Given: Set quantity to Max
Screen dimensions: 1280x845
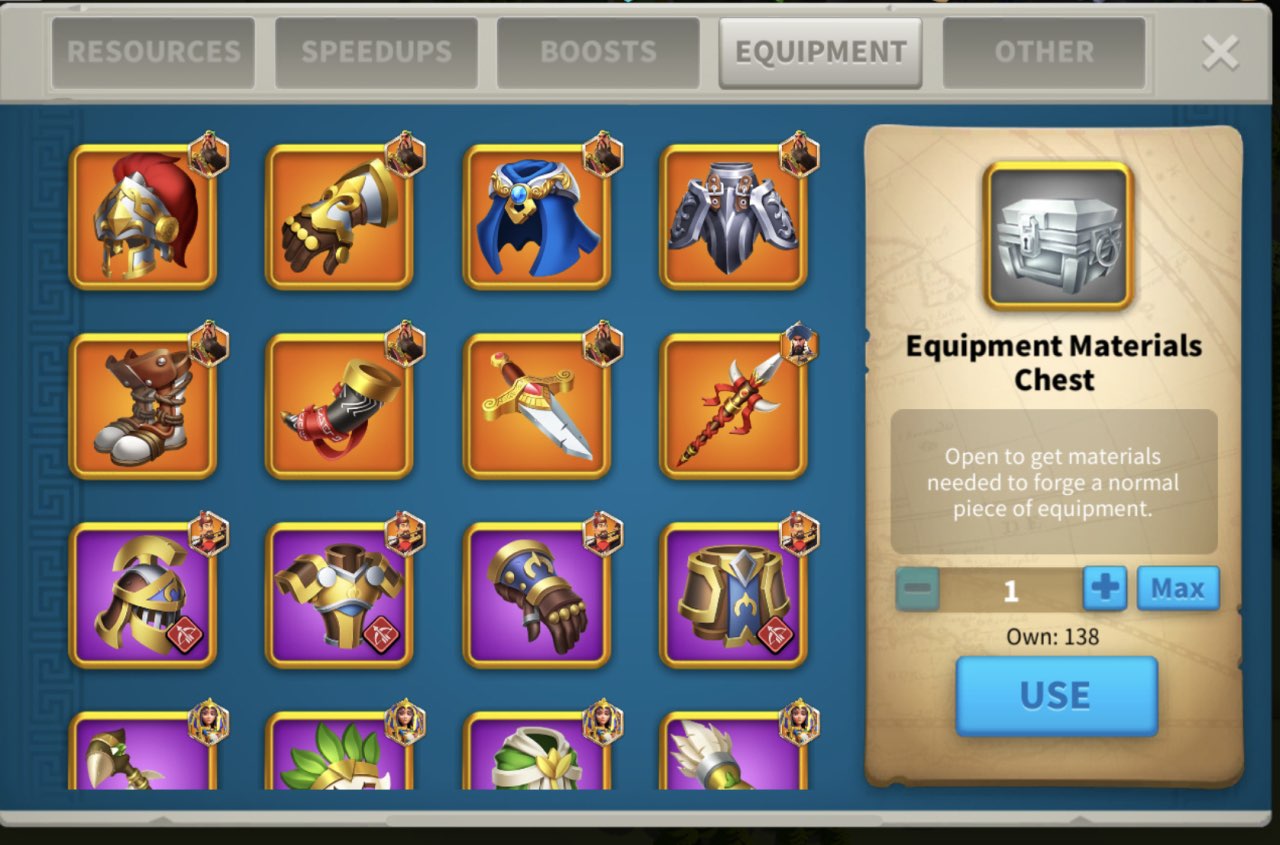Looking at the screenshot, I should click(1177, 588).
